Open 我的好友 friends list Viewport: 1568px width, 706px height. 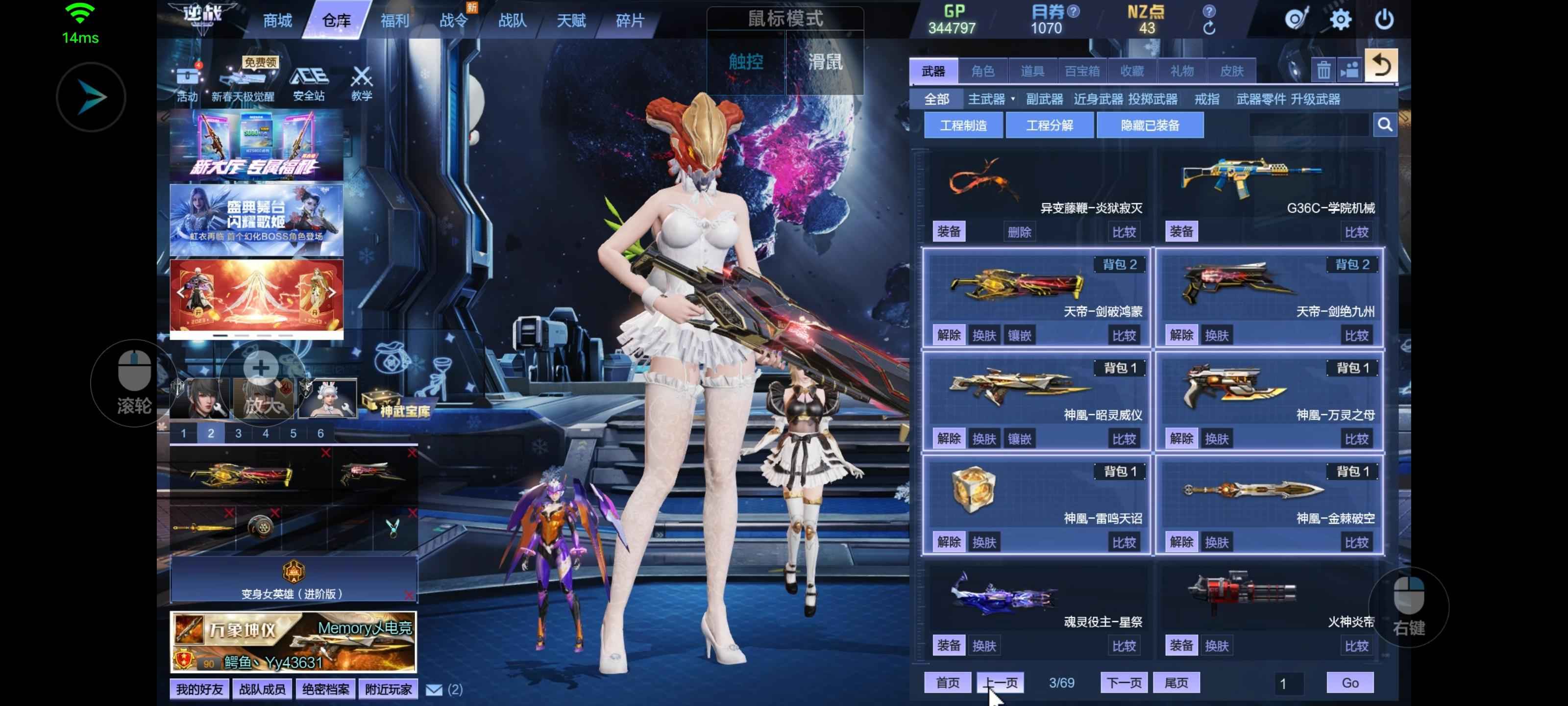(x=199, y=689)
